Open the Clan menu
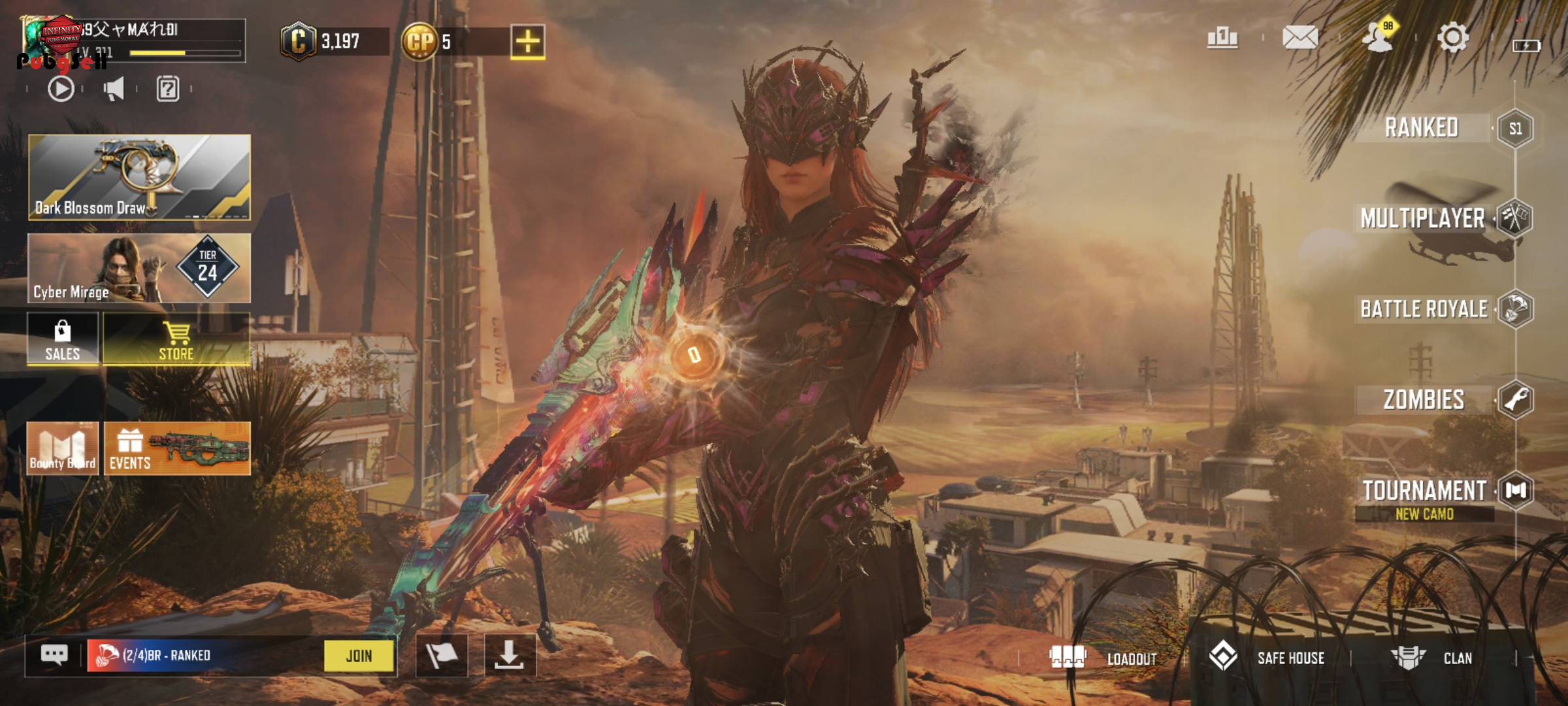The height and width of the screenshot is (706, 1568). pos(1432,658)
